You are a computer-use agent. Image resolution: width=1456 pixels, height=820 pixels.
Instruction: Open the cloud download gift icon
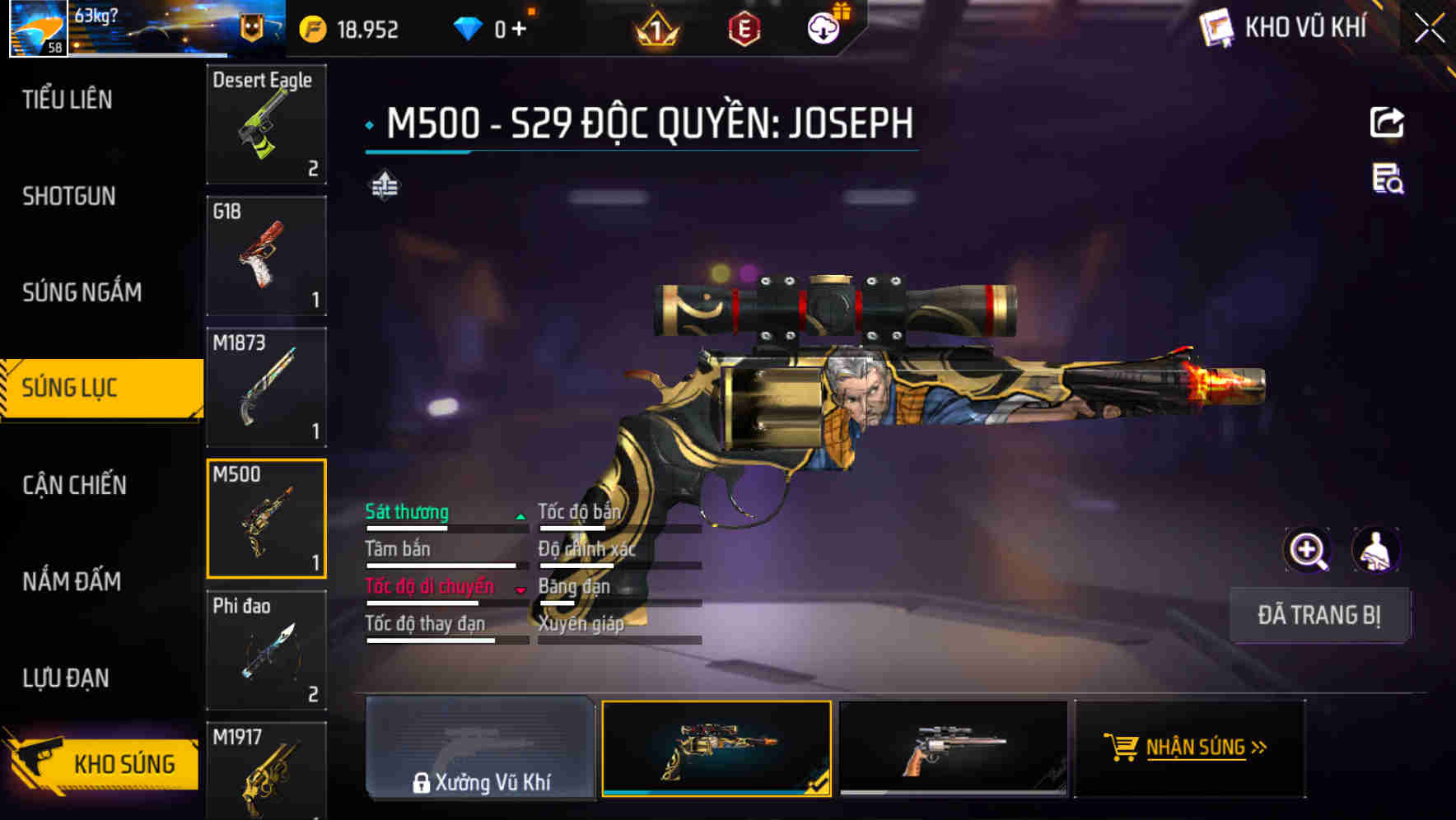pyautogui.click(x=823, y=27)
